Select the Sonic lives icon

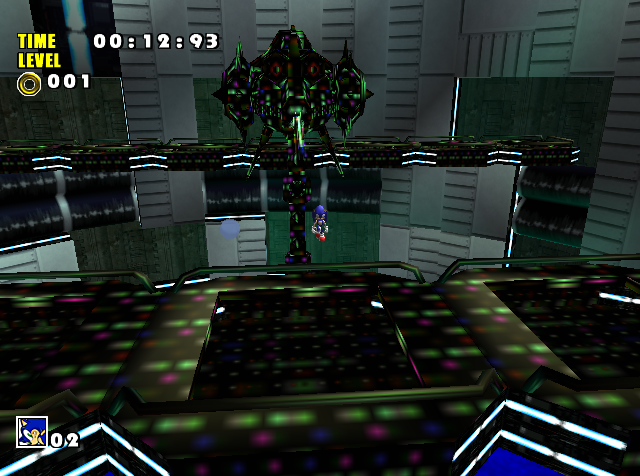click(x=31, y=432)
